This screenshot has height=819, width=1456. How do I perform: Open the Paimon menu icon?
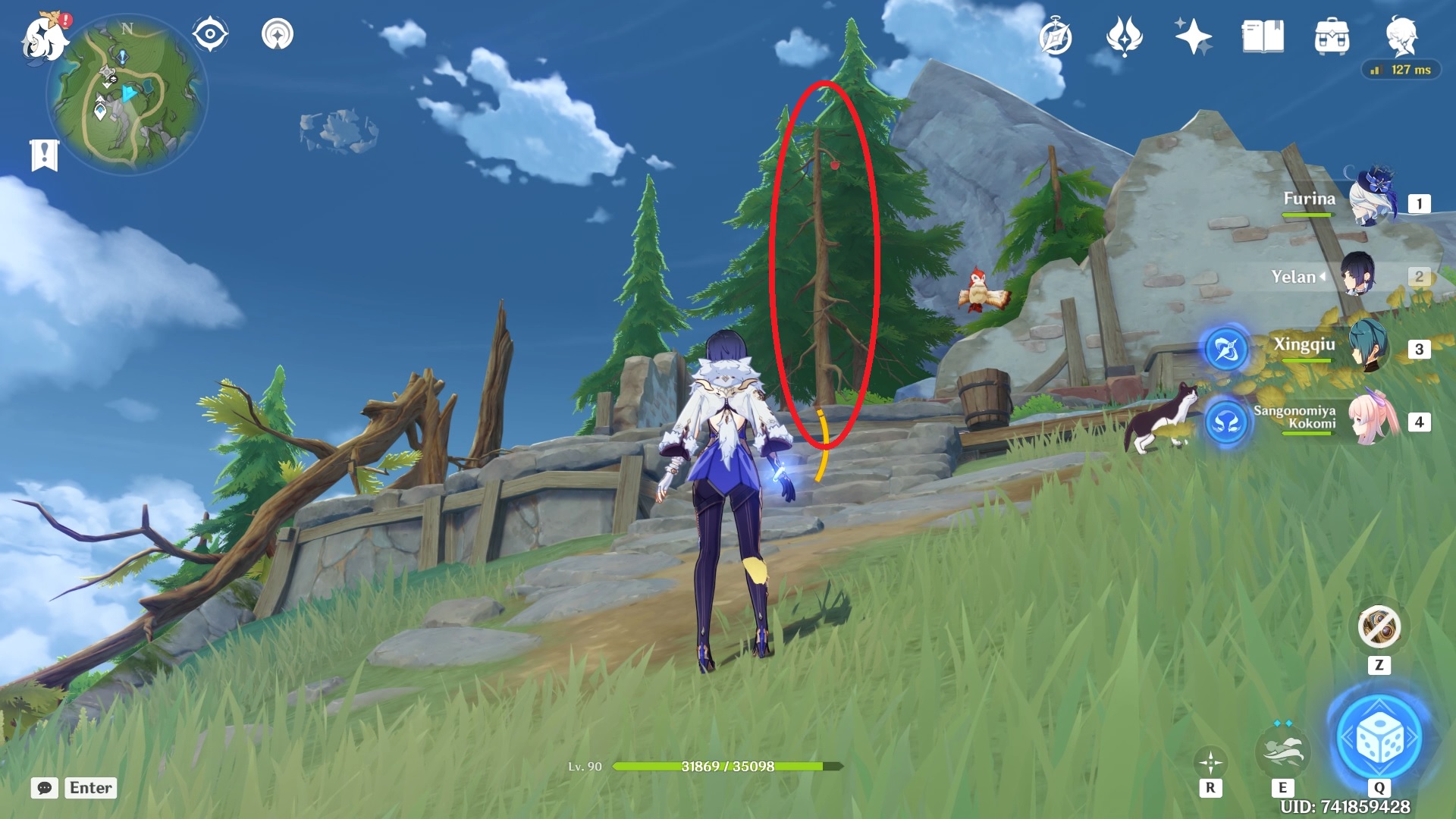click(x=44, y=36)
